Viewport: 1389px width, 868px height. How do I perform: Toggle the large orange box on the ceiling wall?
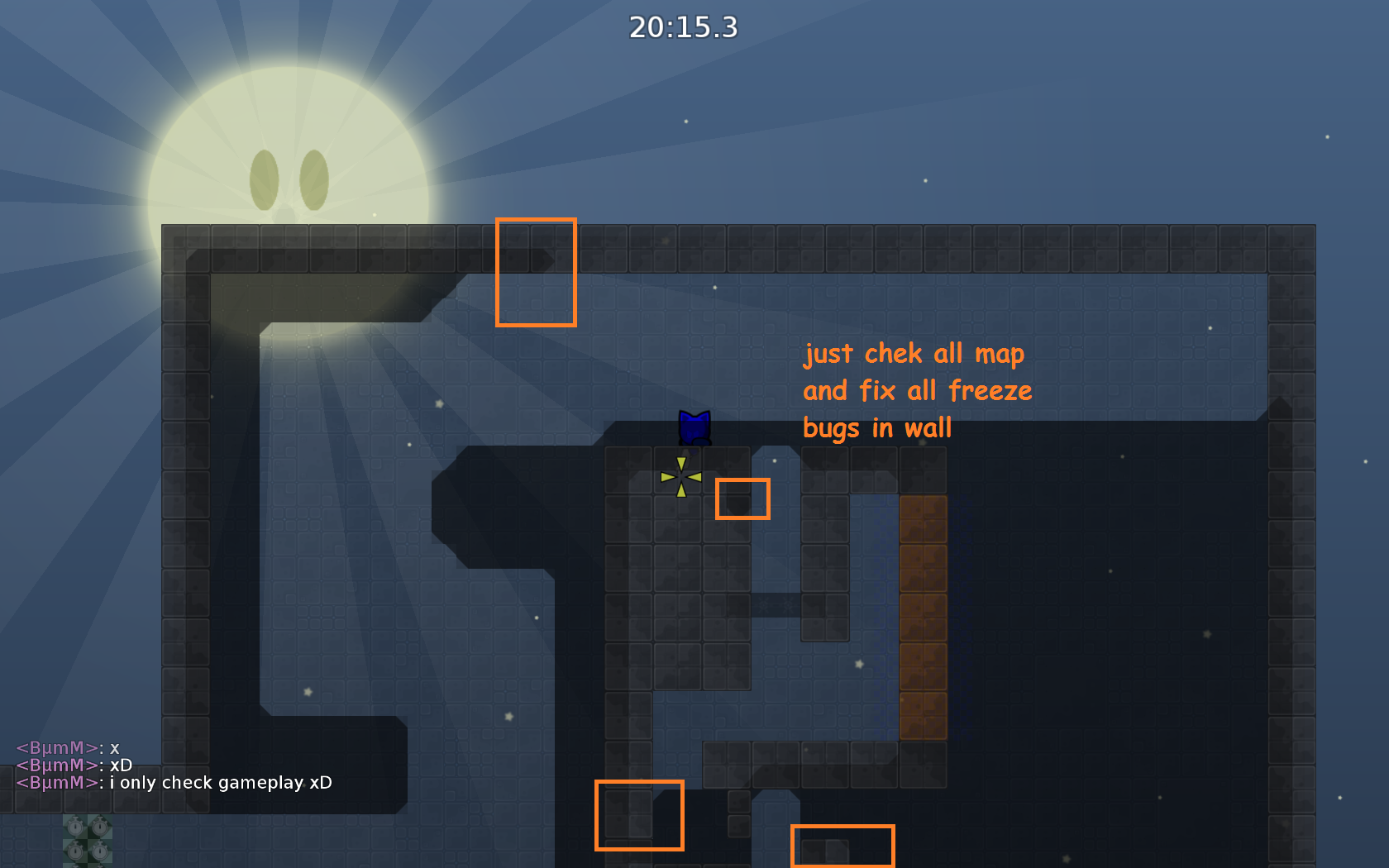pyautogui.click(x=536, y=270)
